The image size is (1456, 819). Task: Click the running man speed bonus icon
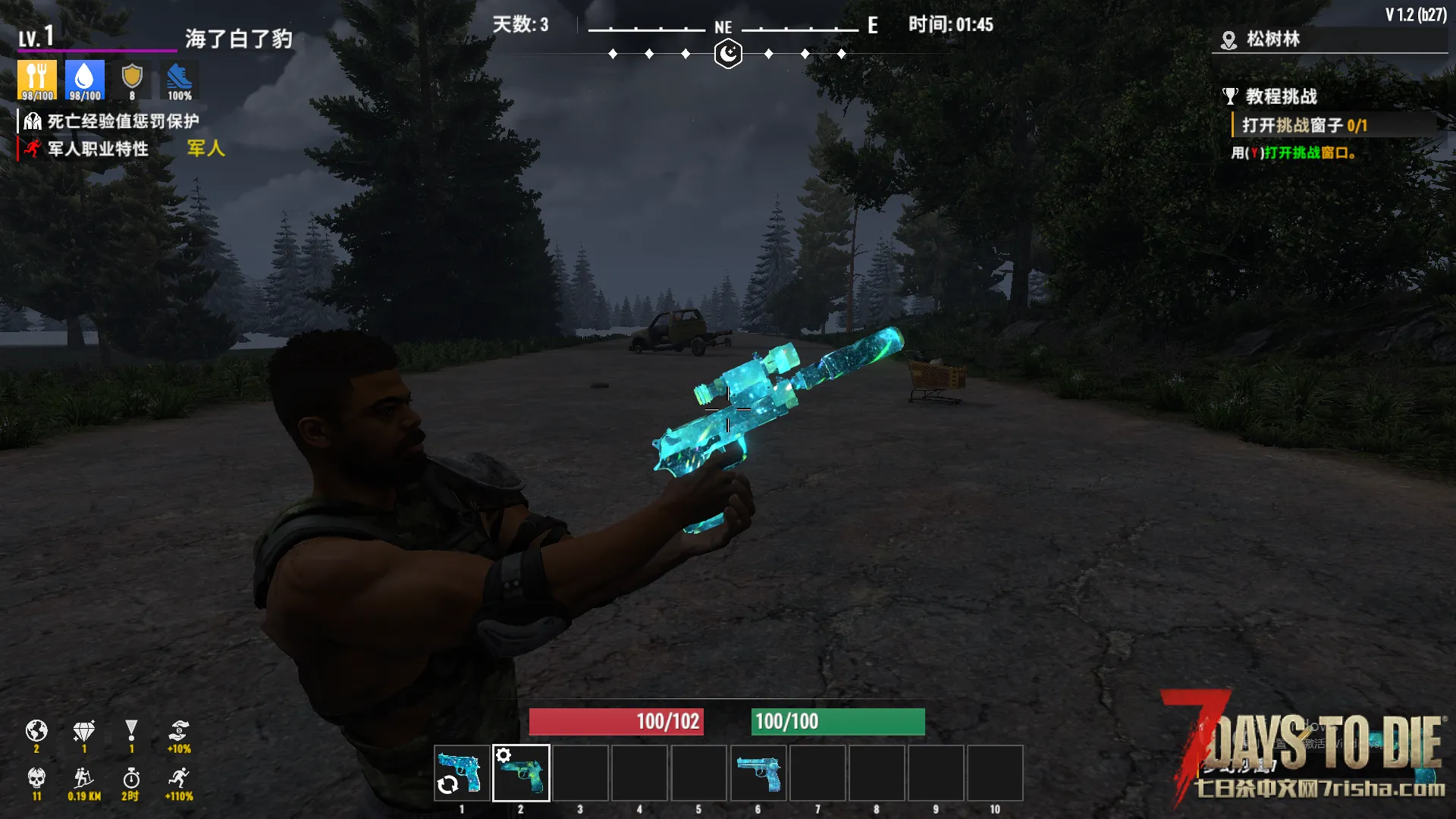point(180,779)
